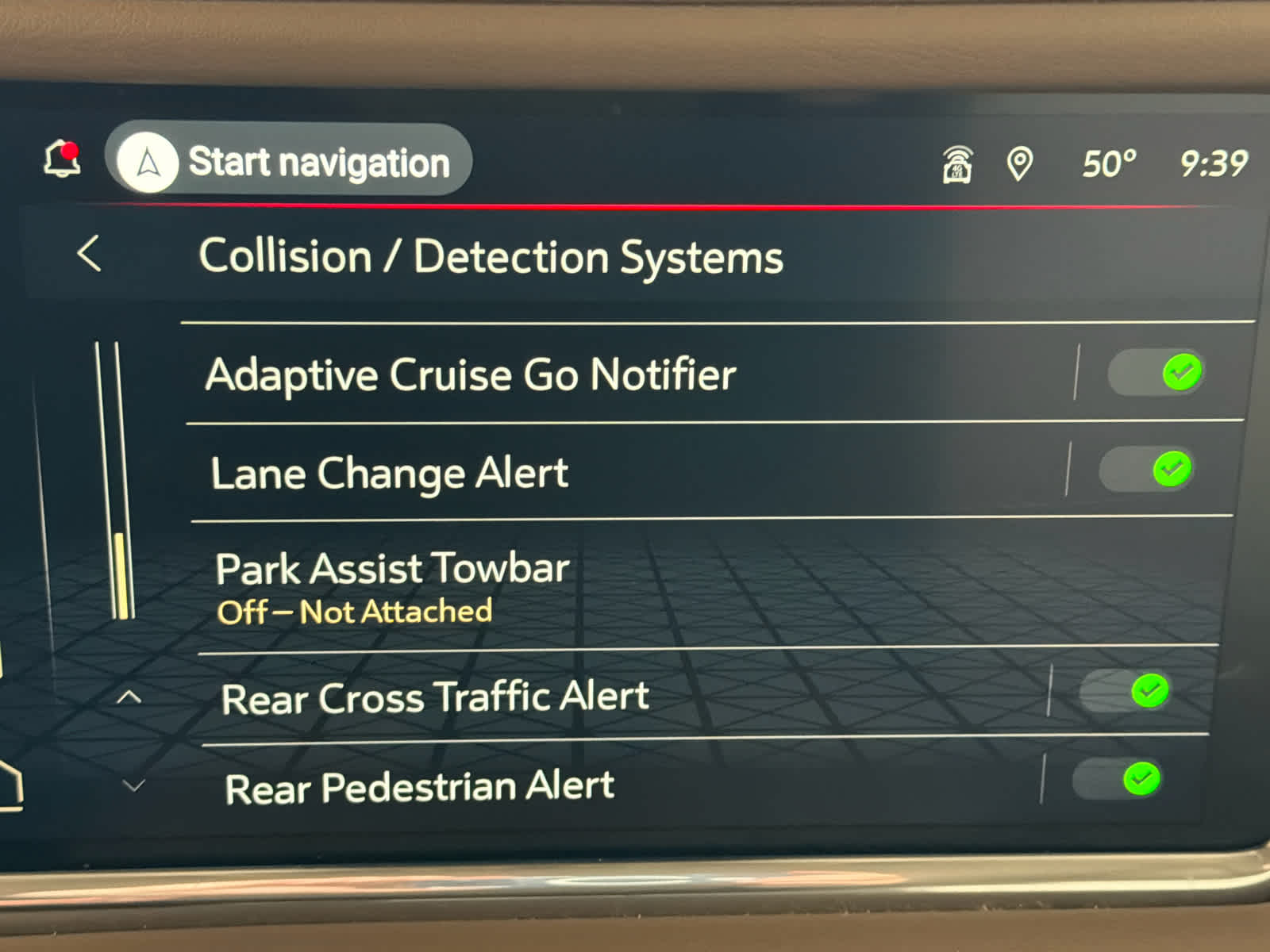The height and width of the screenshot is (952, 1270).
Task: Toggle Rear Cross Traffic Alert switch
Action: click(x=1126, y=691)
